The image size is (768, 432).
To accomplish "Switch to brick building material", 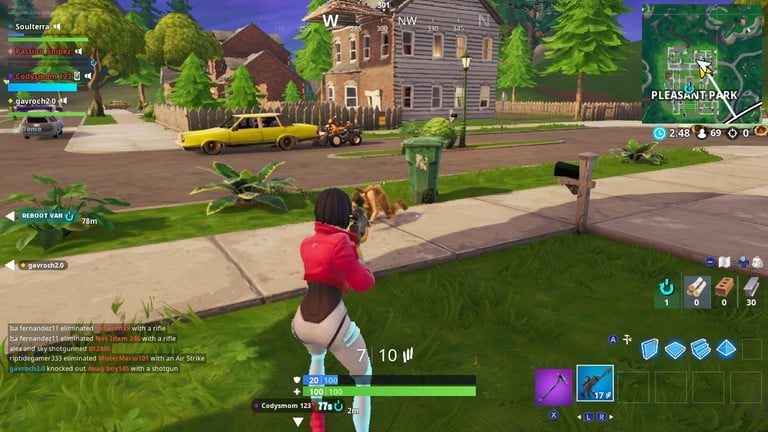I will [x=722, y=289].
